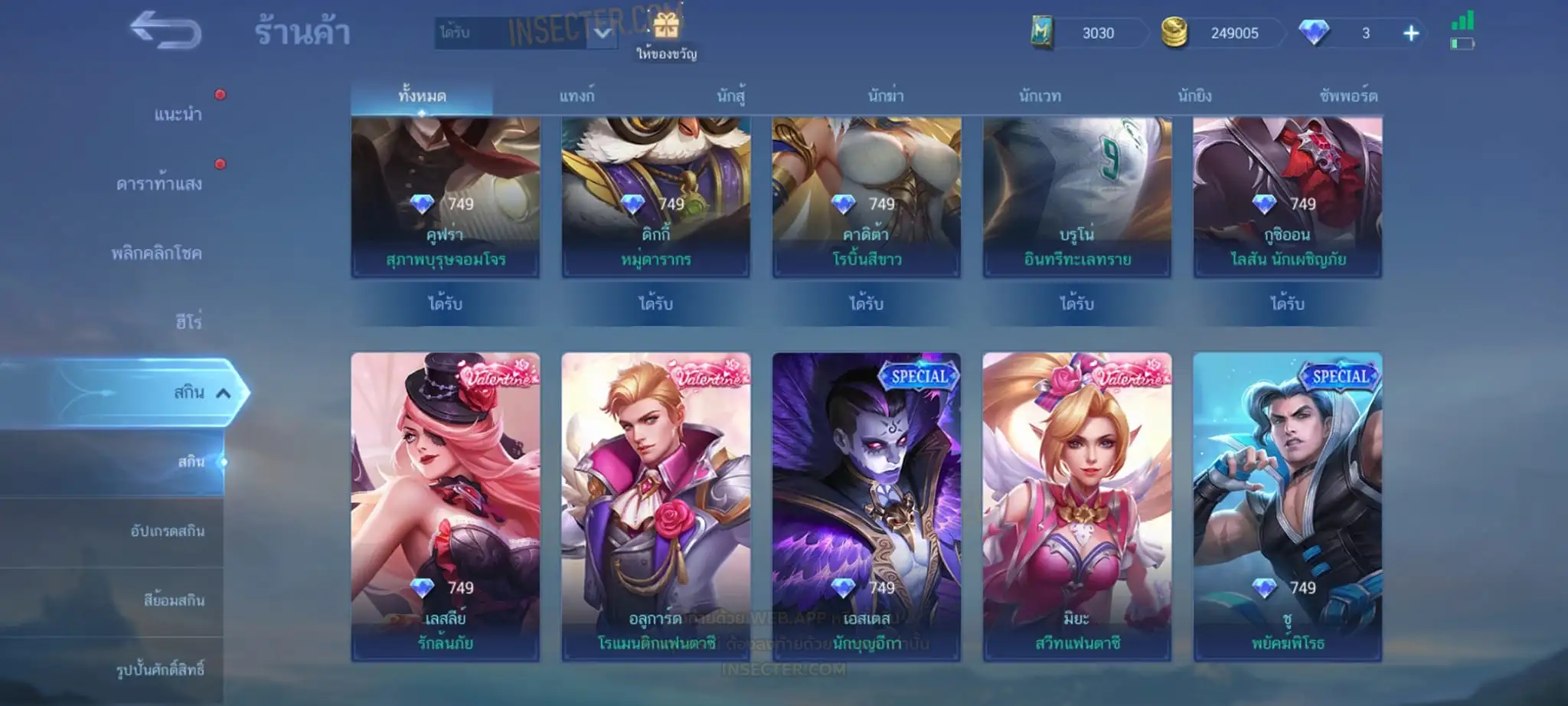The height and width of the screenshot is (706, 1568).
Task: Switch to the นักสู้ tab
Action: coord(731,96)
